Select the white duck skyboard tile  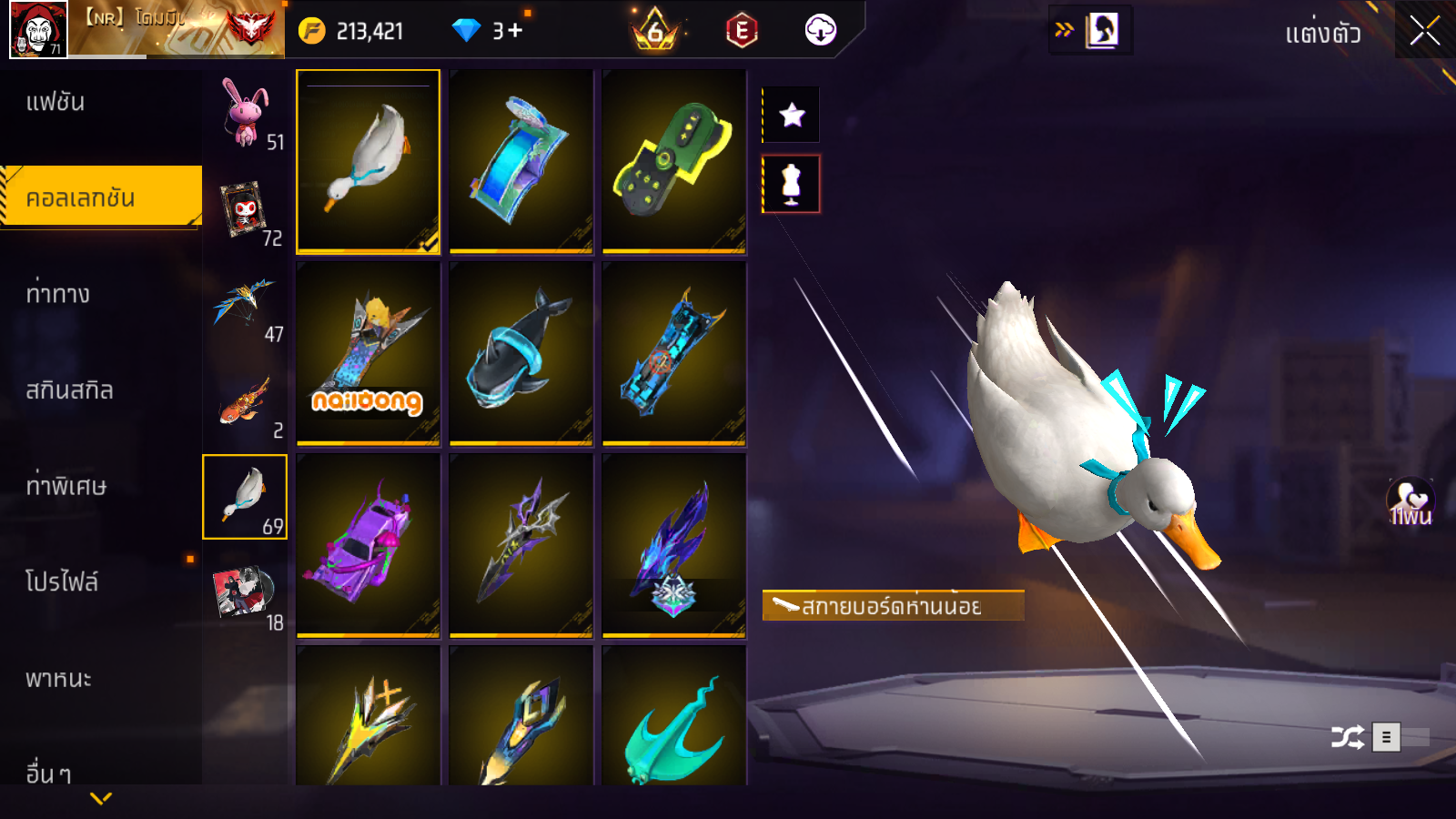click(368, 161)
